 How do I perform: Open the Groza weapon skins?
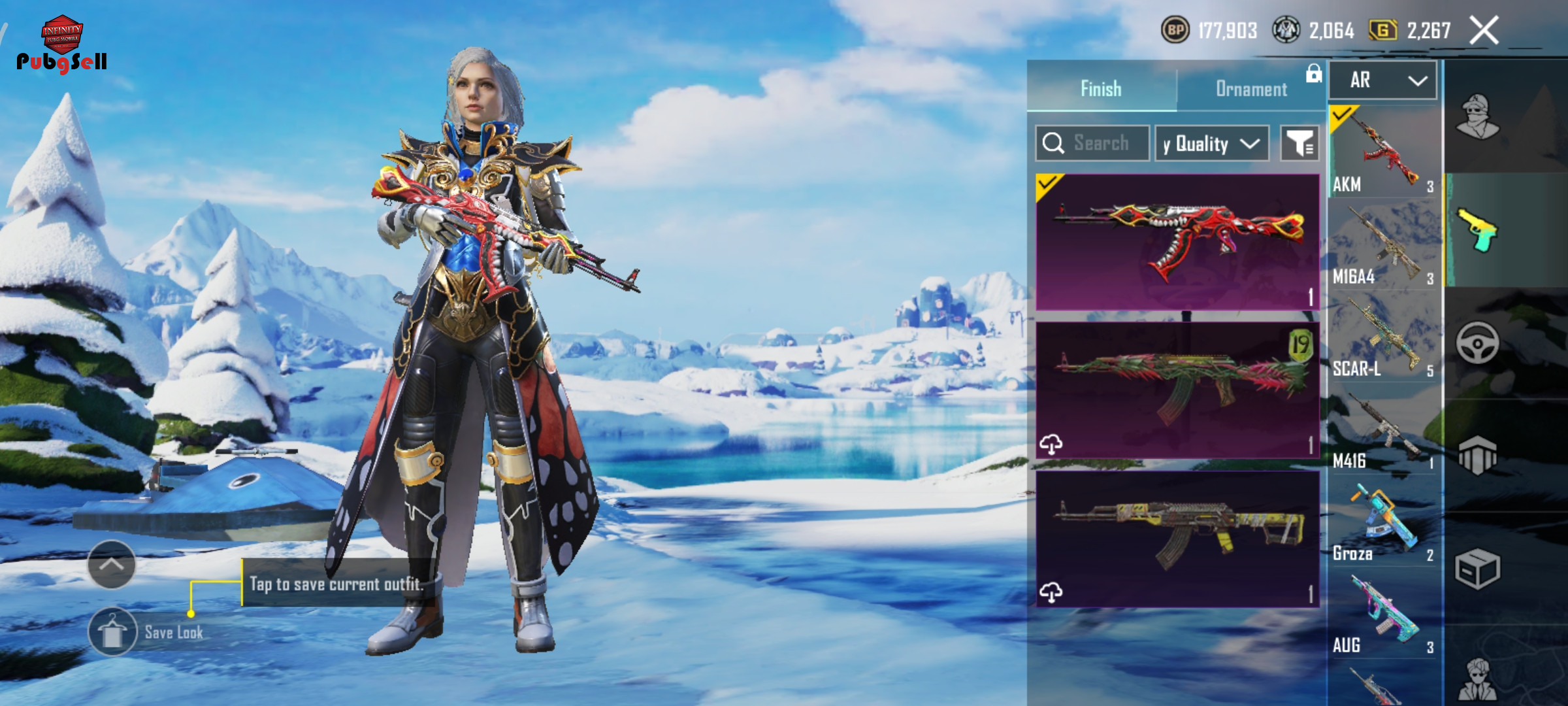1384,522
